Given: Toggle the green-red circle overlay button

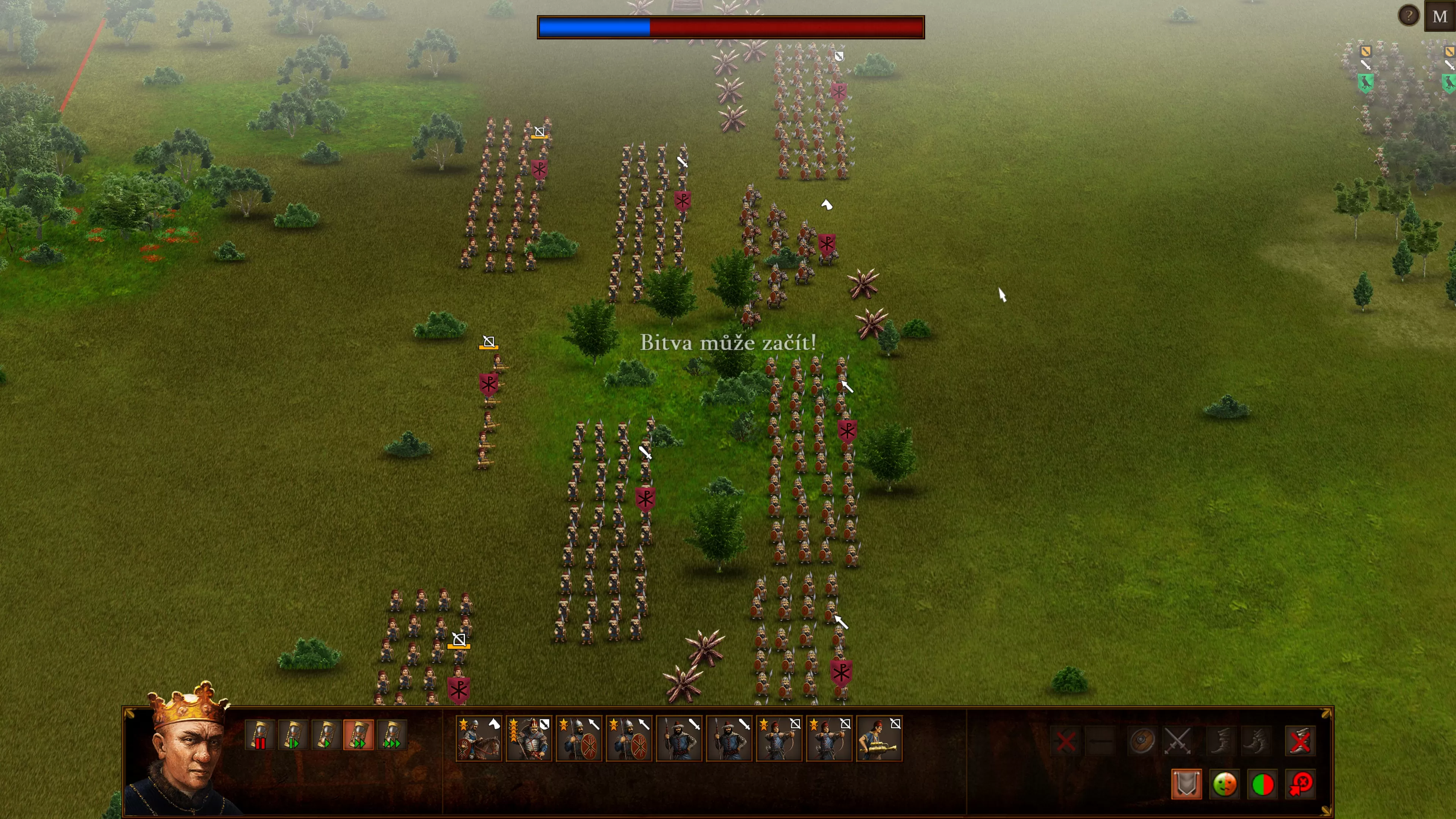Looking at the screenshot, I should (1263, 784).
